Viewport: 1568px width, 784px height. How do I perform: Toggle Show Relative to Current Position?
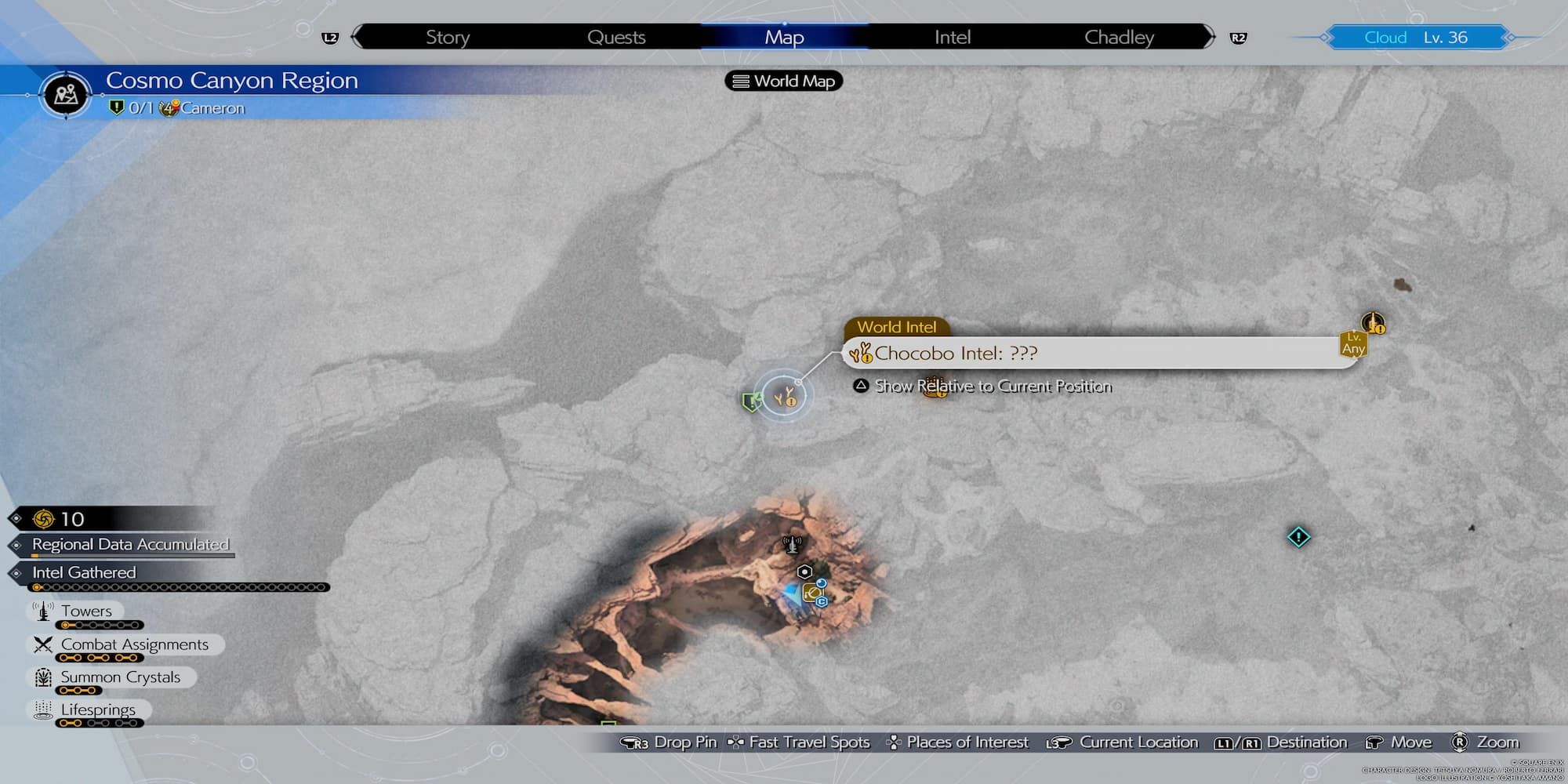993,386
